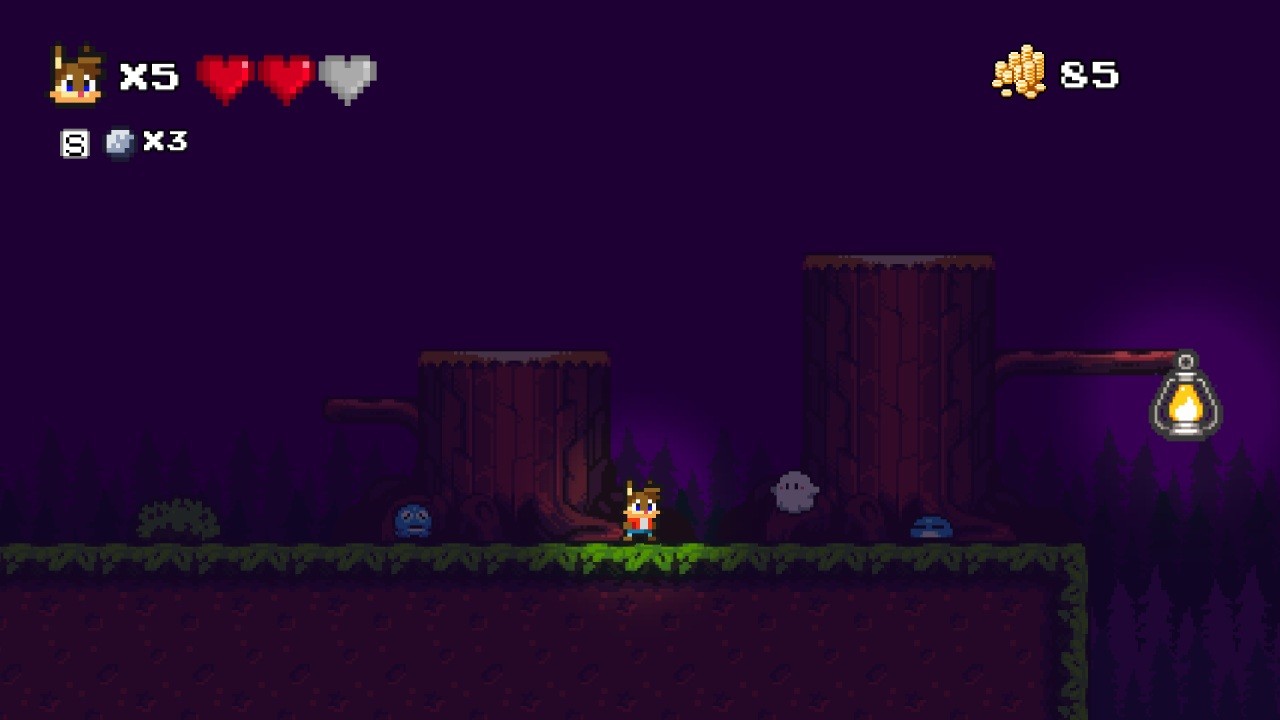The image size is (1280, 720).
Task: Click the second red heart icon
Action: [x=287, y=73]
